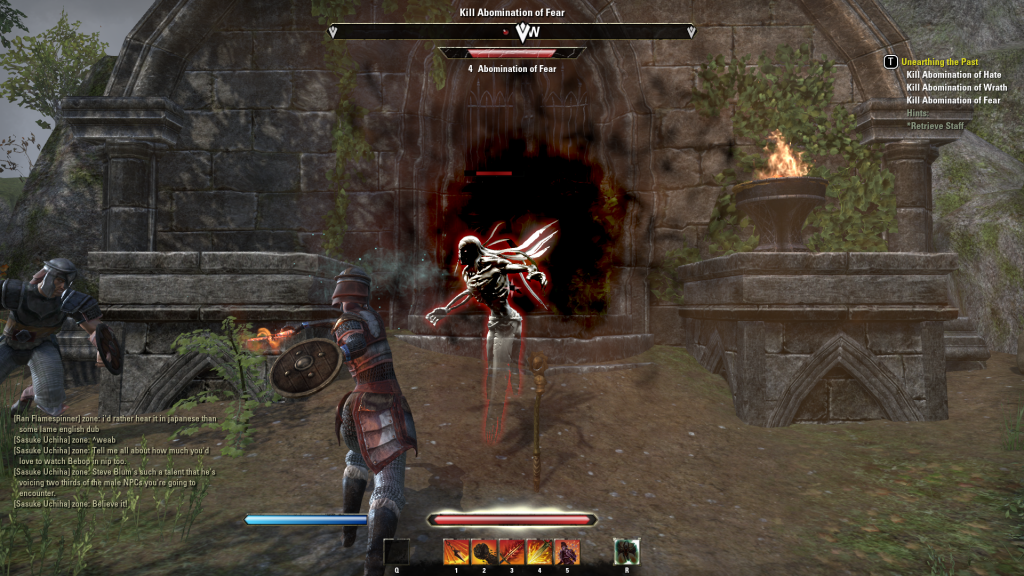Fire the winged ultimate ability icon
The height and width of the screenshot is (576, 1024).
tap(626, 551)
